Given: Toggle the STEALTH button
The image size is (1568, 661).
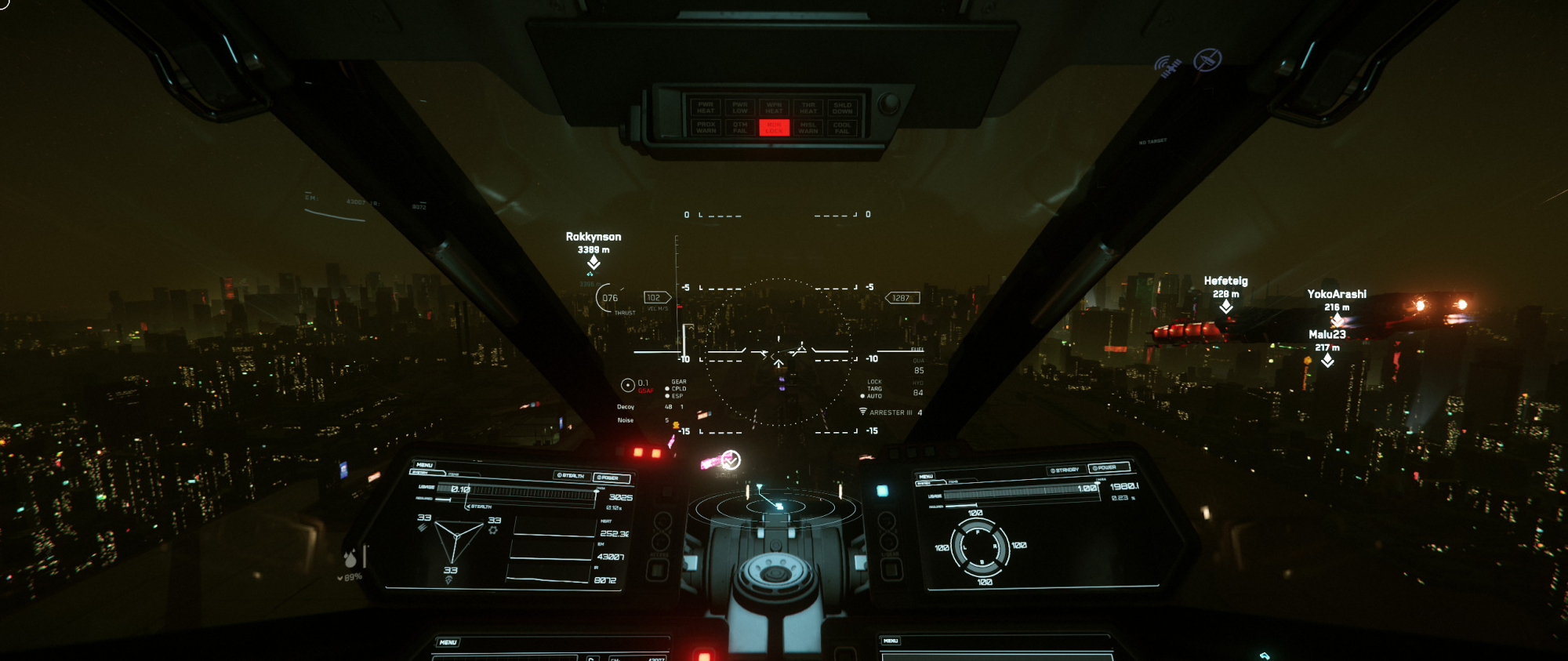Looking at the screenshot, I should (570, 475).
